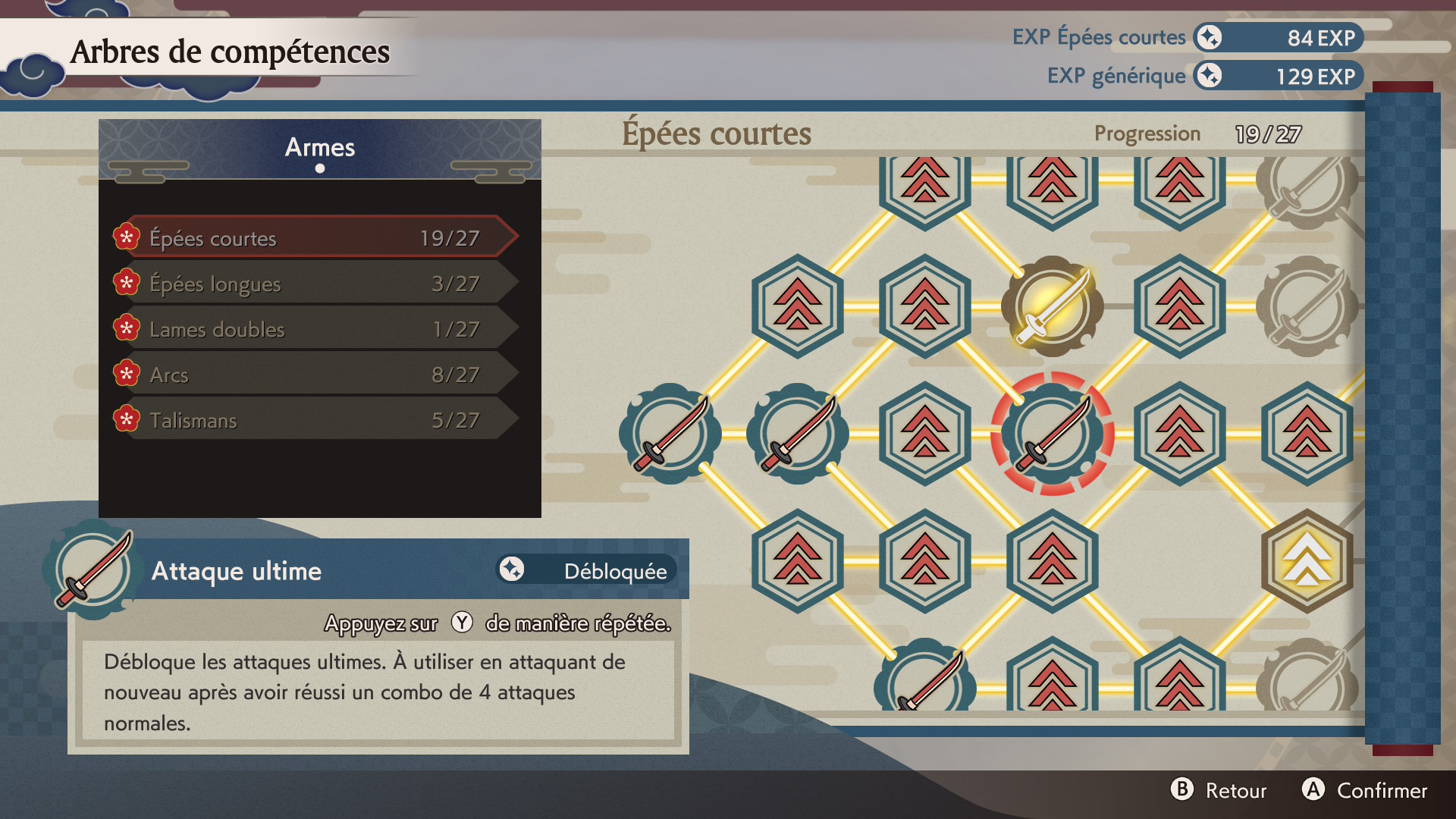Screen dimensions: 1456x819
Task: Click the Retour button
Action: tap(1219, 790)
